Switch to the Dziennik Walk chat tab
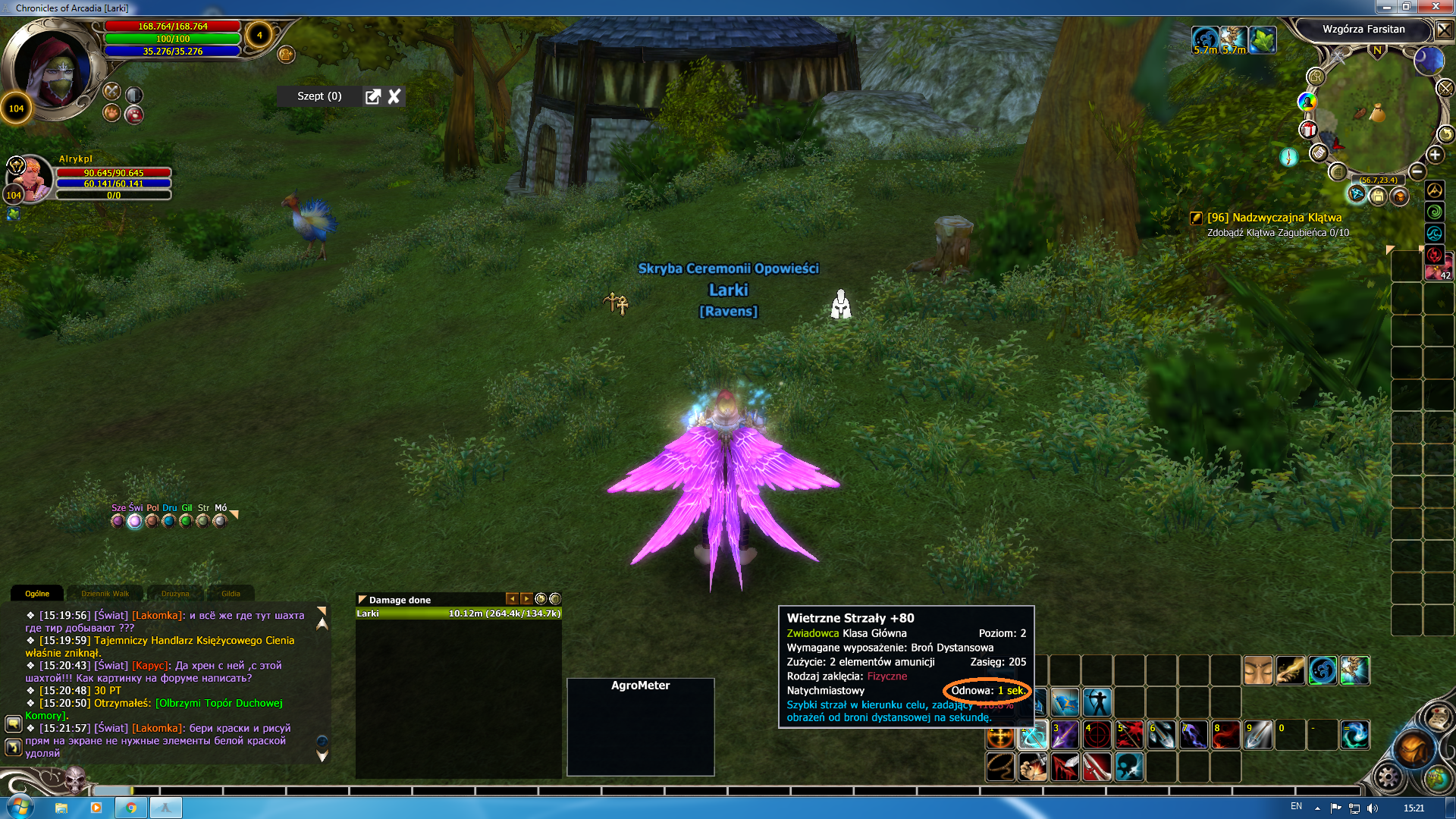Image resolution: width=1456 pixels, height=819 pixels. tap(105, 594)
